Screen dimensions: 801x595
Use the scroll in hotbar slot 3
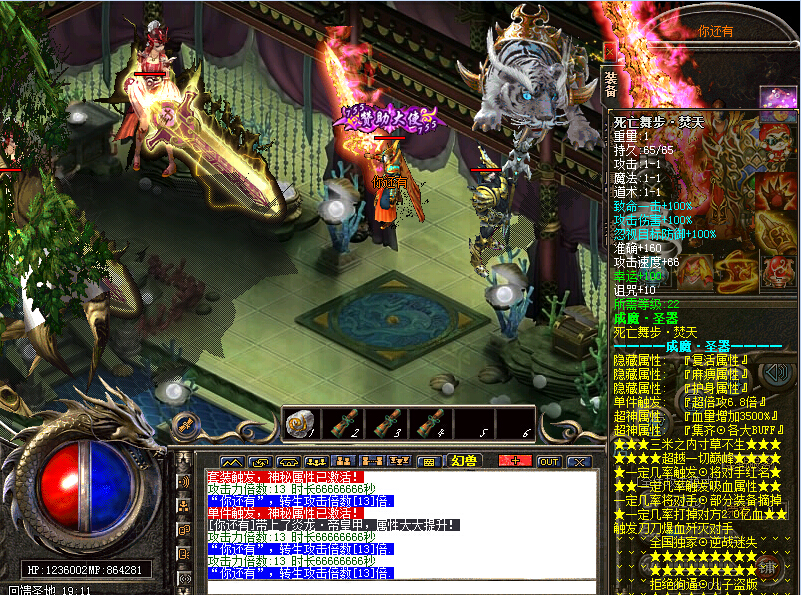[385, 424]
